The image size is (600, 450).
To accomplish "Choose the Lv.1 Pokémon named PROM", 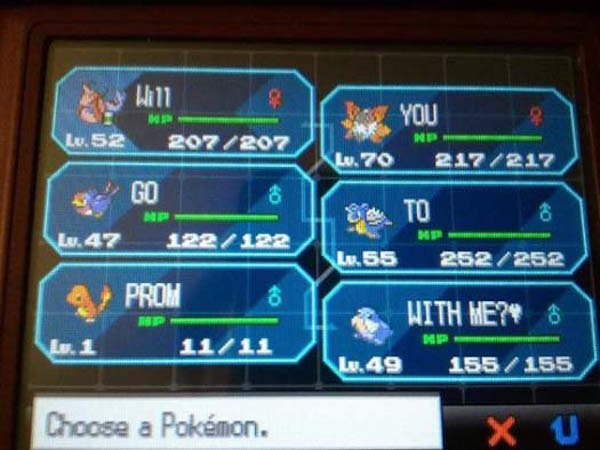I will pyautogui.click(x=178, y=312).
